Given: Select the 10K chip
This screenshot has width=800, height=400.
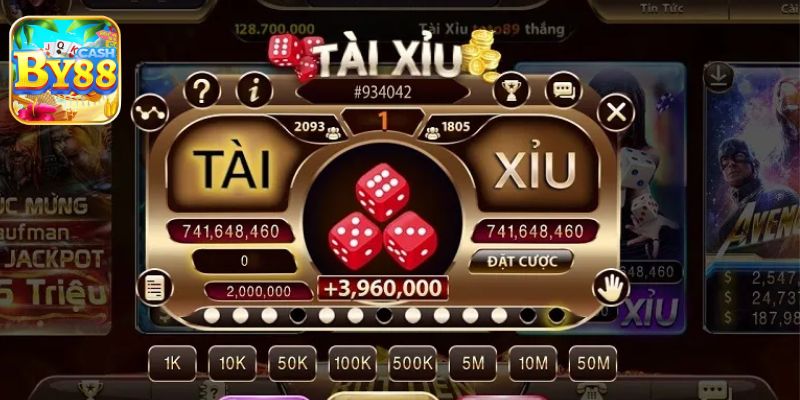Looking at the screenshot, I should point(232,363).
